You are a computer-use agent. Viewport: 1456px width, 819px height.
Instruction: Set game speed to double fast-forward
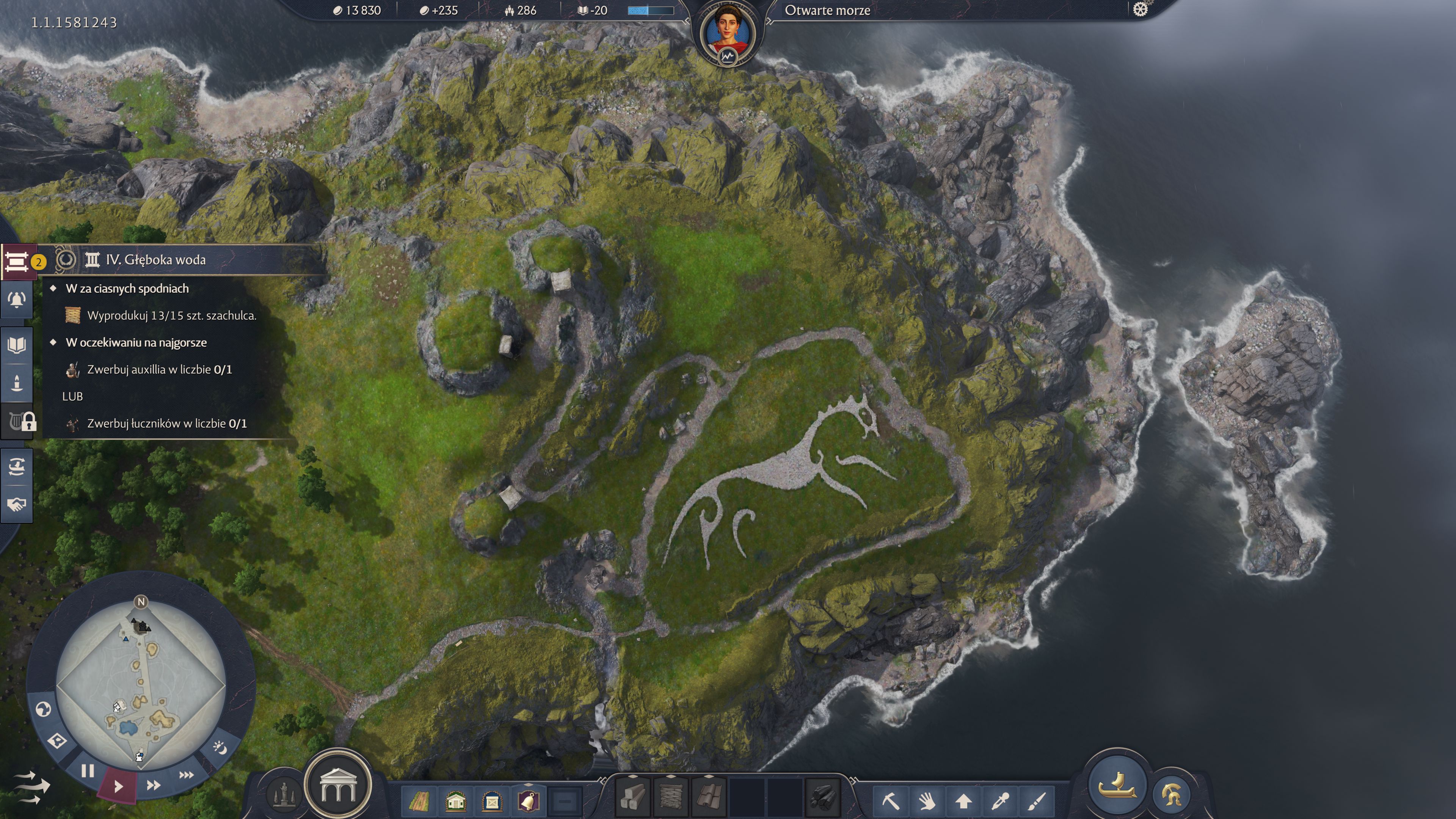point(153,785)
